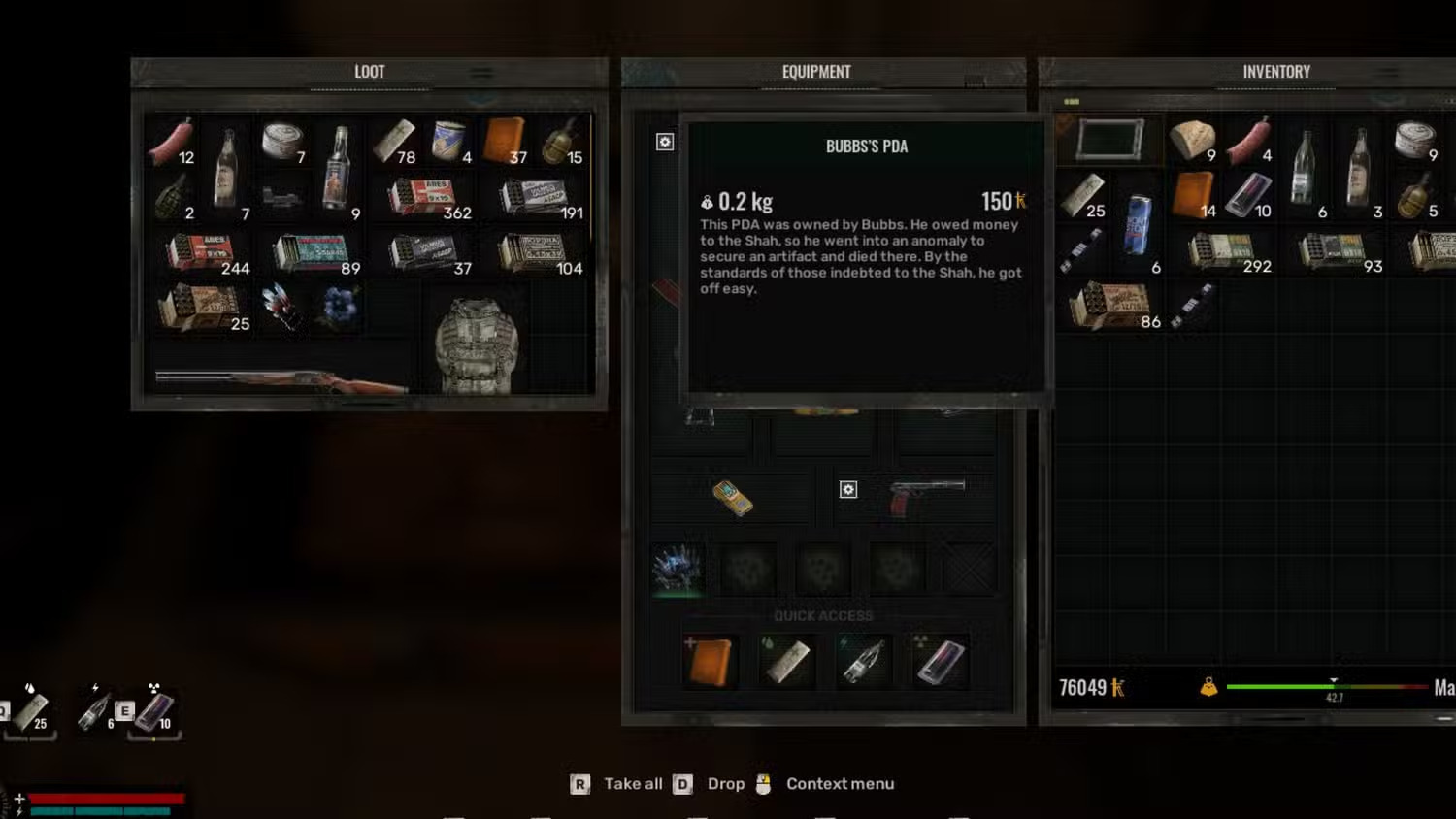The height and width of the screenshot is (819, 1456).
Task: Click the weight capacity slider marker
Action: click(1334, 681)
